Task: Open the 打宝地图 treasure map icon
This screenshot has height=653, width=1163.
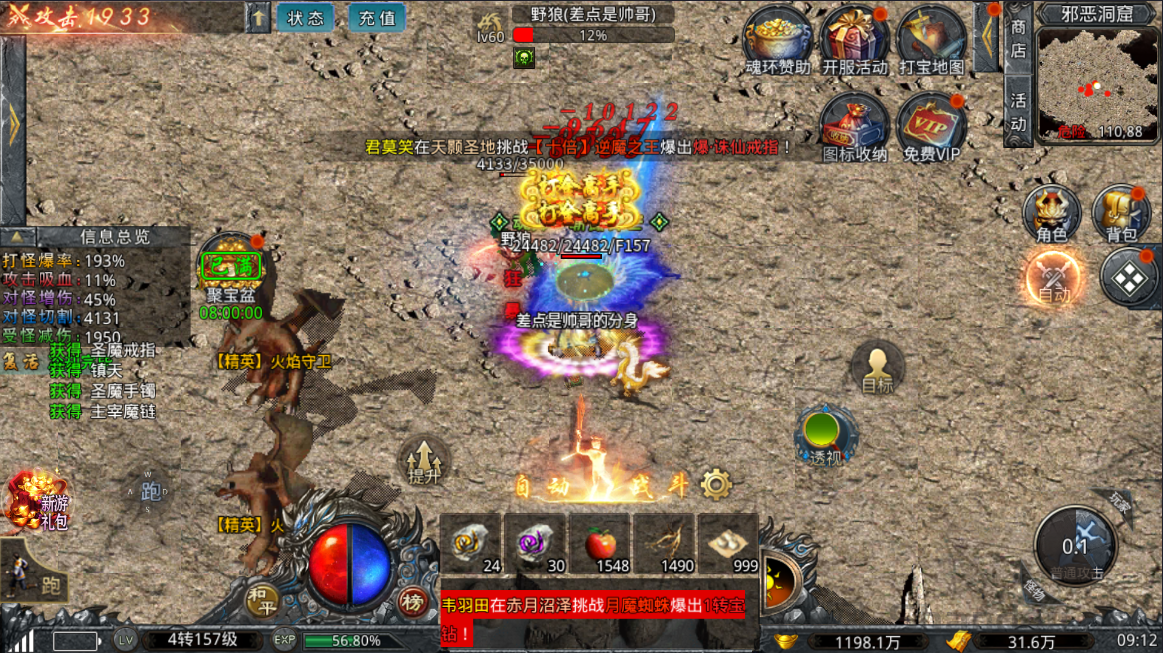Action: coord(931,37)
